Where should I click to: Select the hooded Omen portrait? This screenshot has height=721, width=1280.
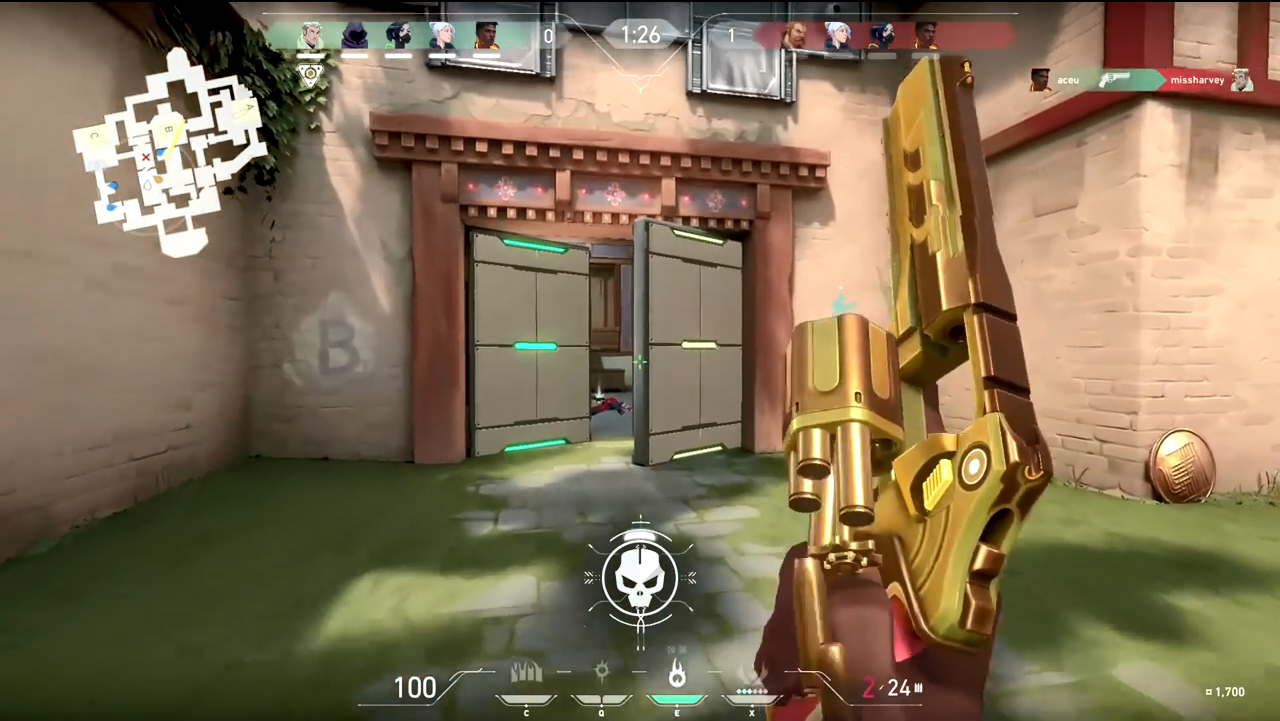(x=355, y=36)
